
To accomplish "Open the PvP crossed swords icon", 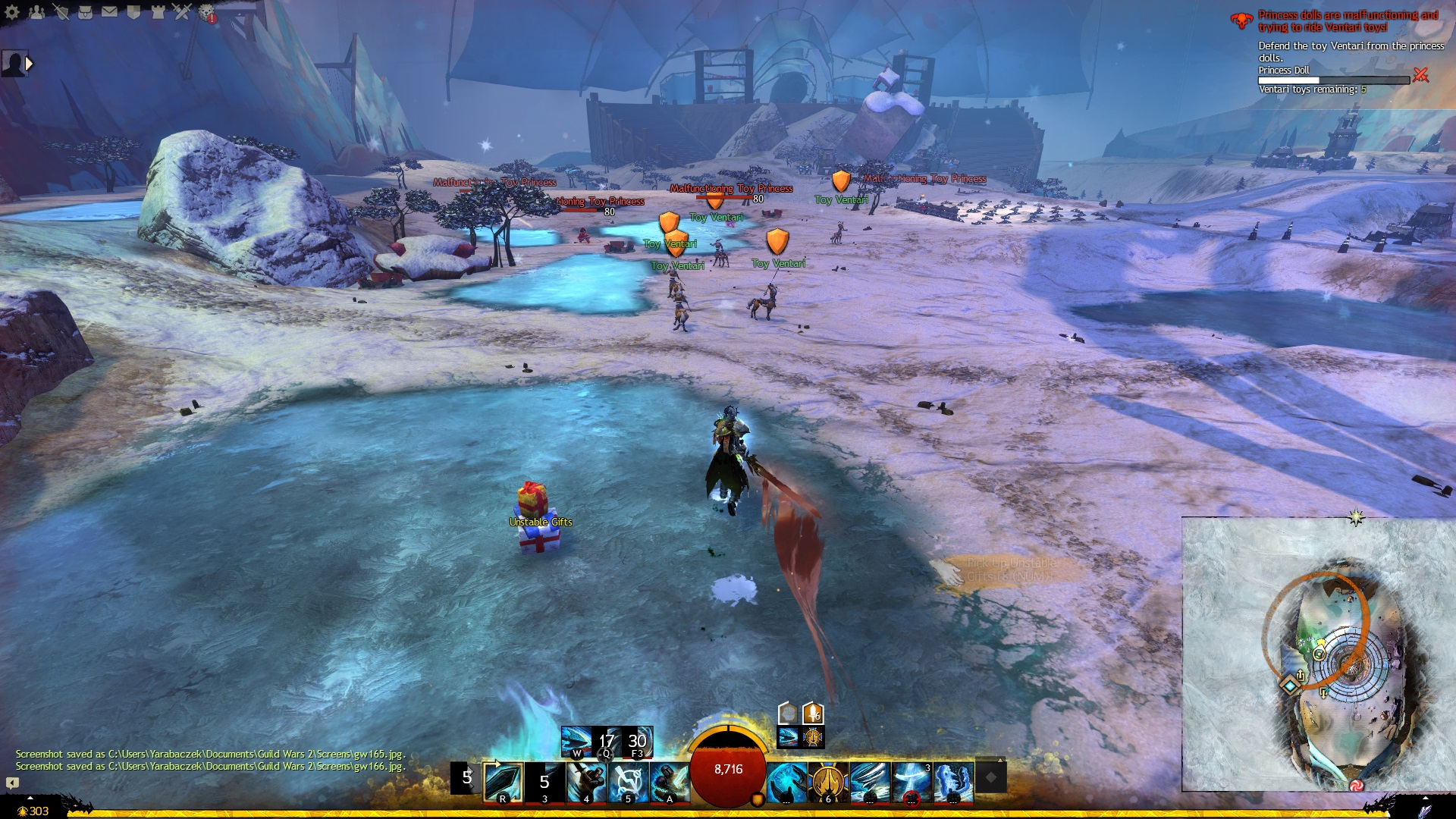I will click(x=182, y=12).
